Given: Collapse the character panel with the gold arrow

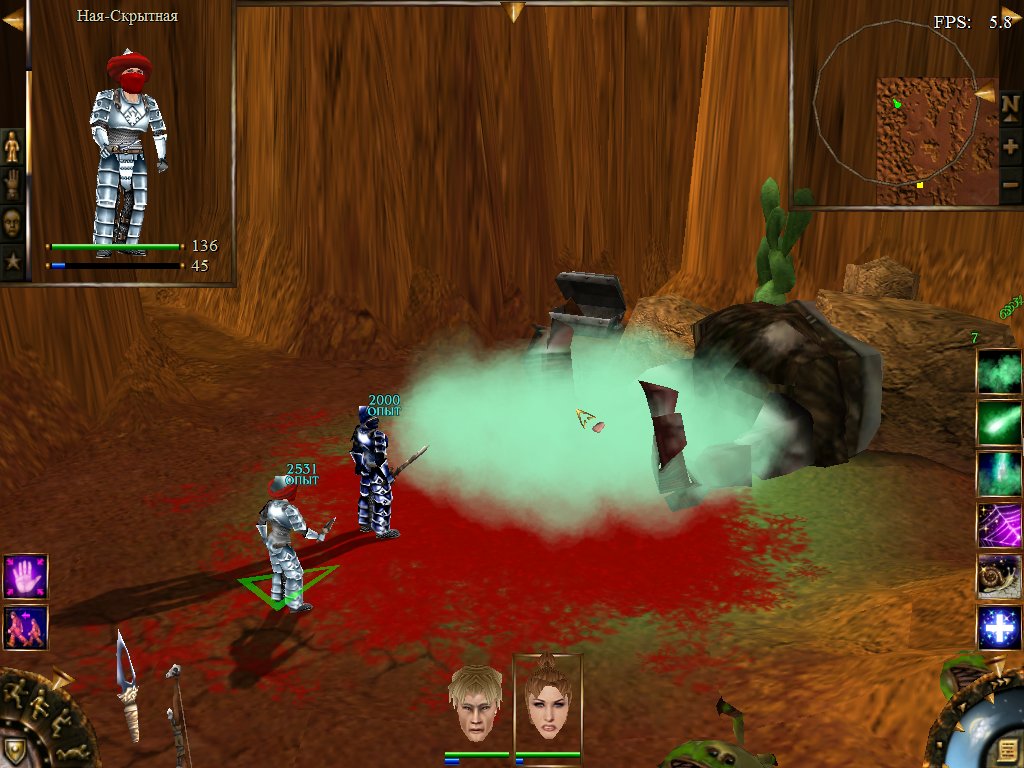Looking at the screenshot, I should (x=13, y=18).
